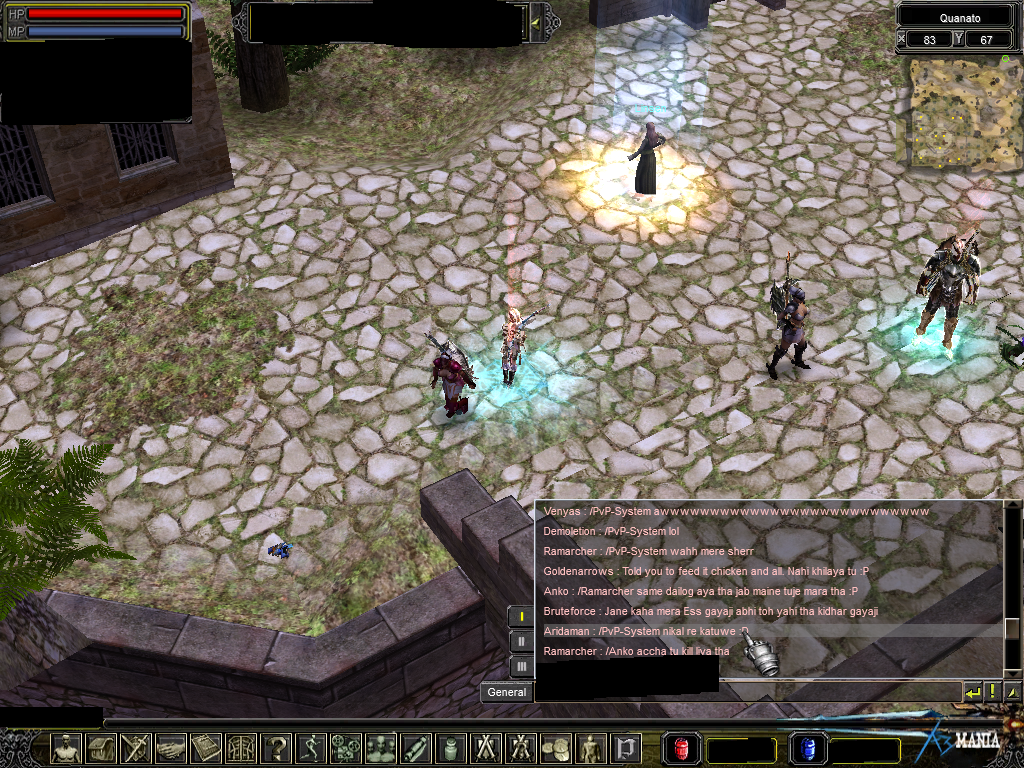The width and height of the screenshot is (1024, 768).
Task: Open the character body icon in toolbar
Action: 66,748
